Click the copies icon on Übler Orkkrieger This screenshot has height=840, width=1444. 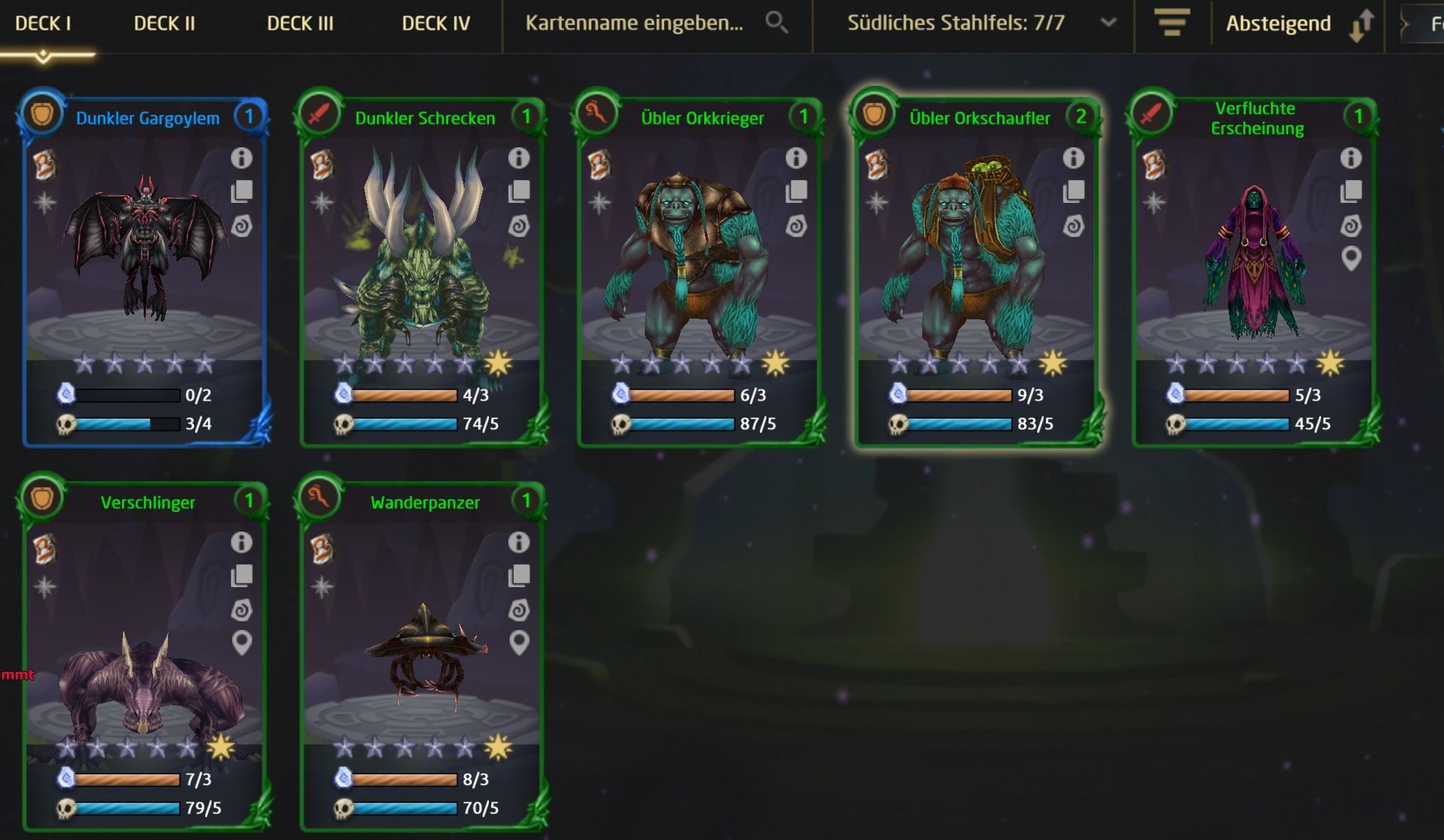click(796, 192)
